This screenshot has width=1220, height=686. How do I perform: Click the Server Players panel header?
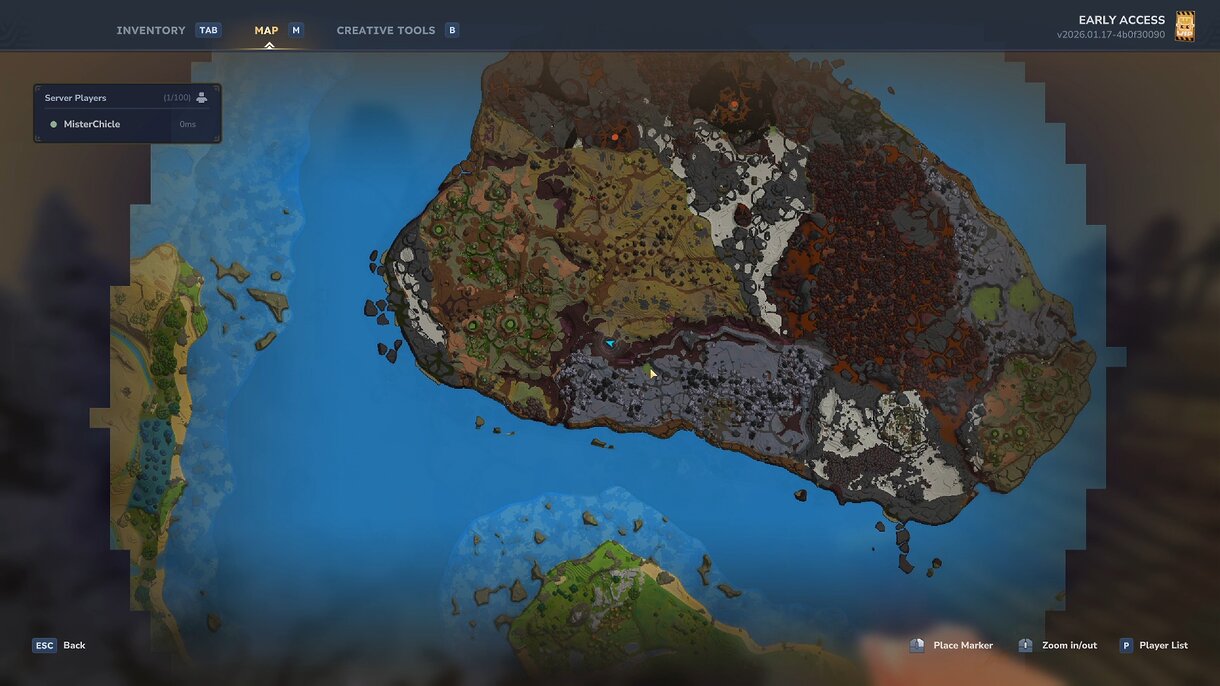click(76, 98)
